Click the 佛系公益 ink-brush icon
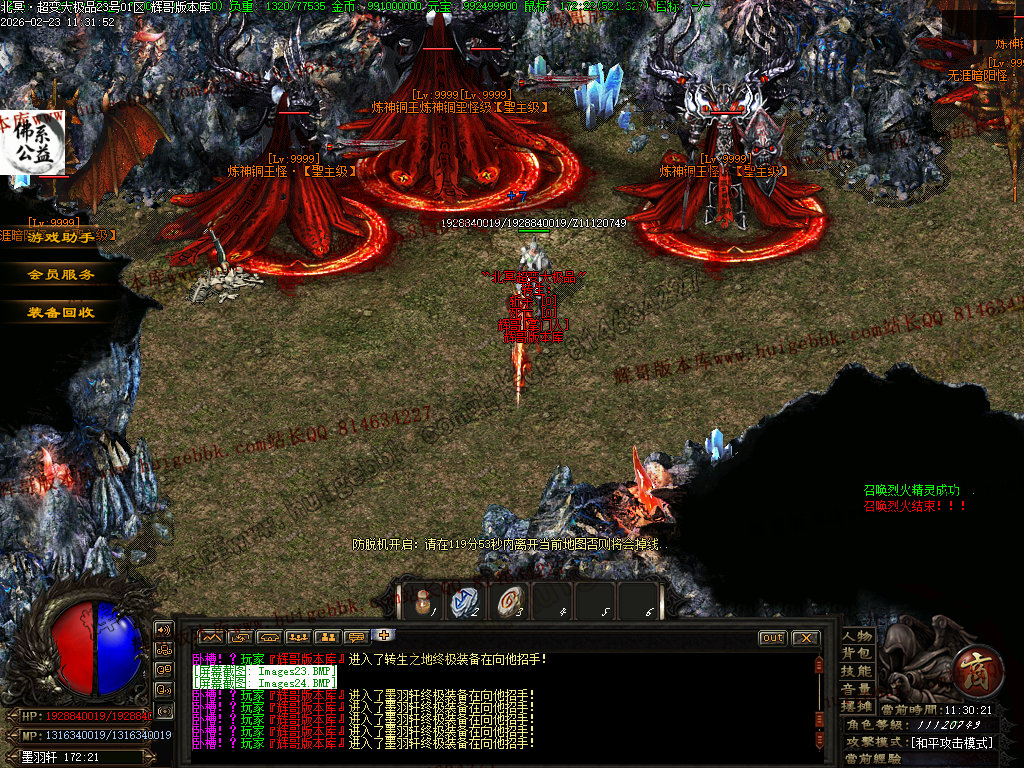 point(38,144)
